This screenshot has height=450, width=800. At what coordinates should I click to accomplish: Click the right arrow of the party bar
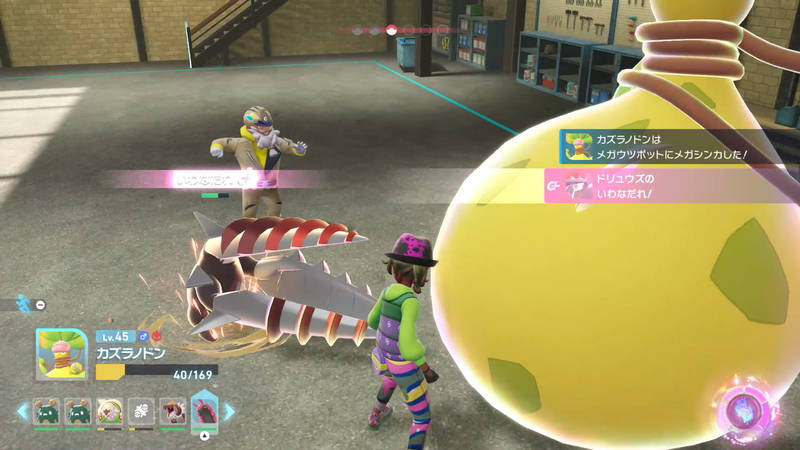(x=229, y=411)
